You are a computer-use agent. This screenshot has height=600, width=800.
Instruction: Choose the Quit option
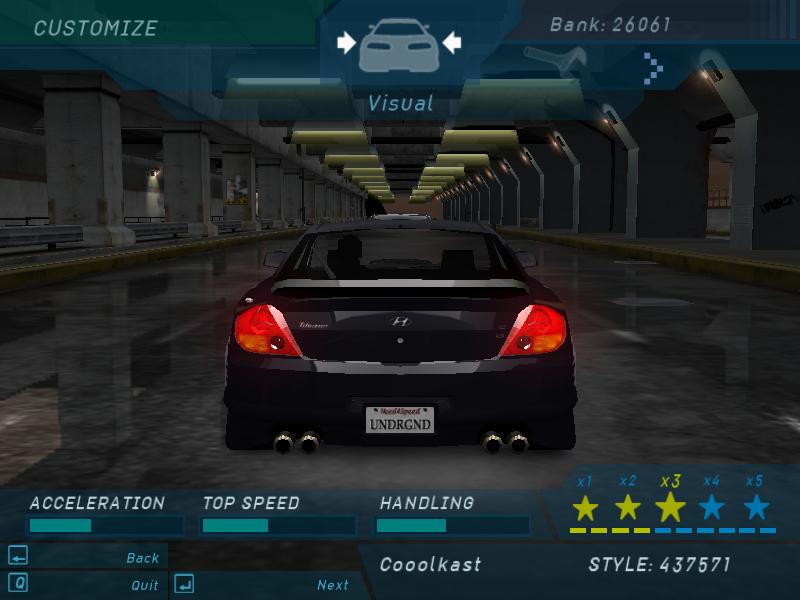point(144,585)
